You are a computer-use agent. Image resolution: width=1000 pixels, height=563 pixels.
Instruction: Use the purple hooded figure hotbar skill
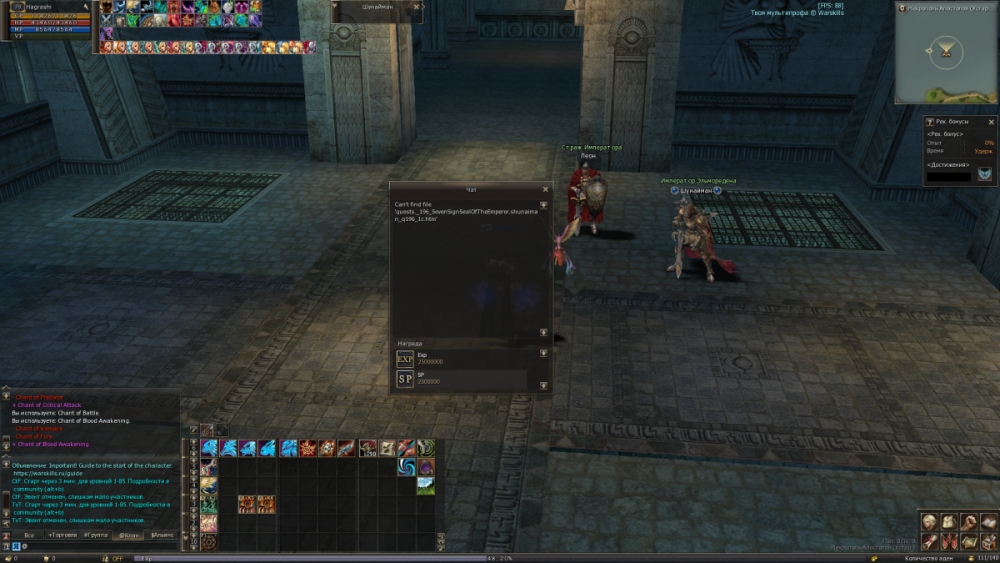coord(425,467)
